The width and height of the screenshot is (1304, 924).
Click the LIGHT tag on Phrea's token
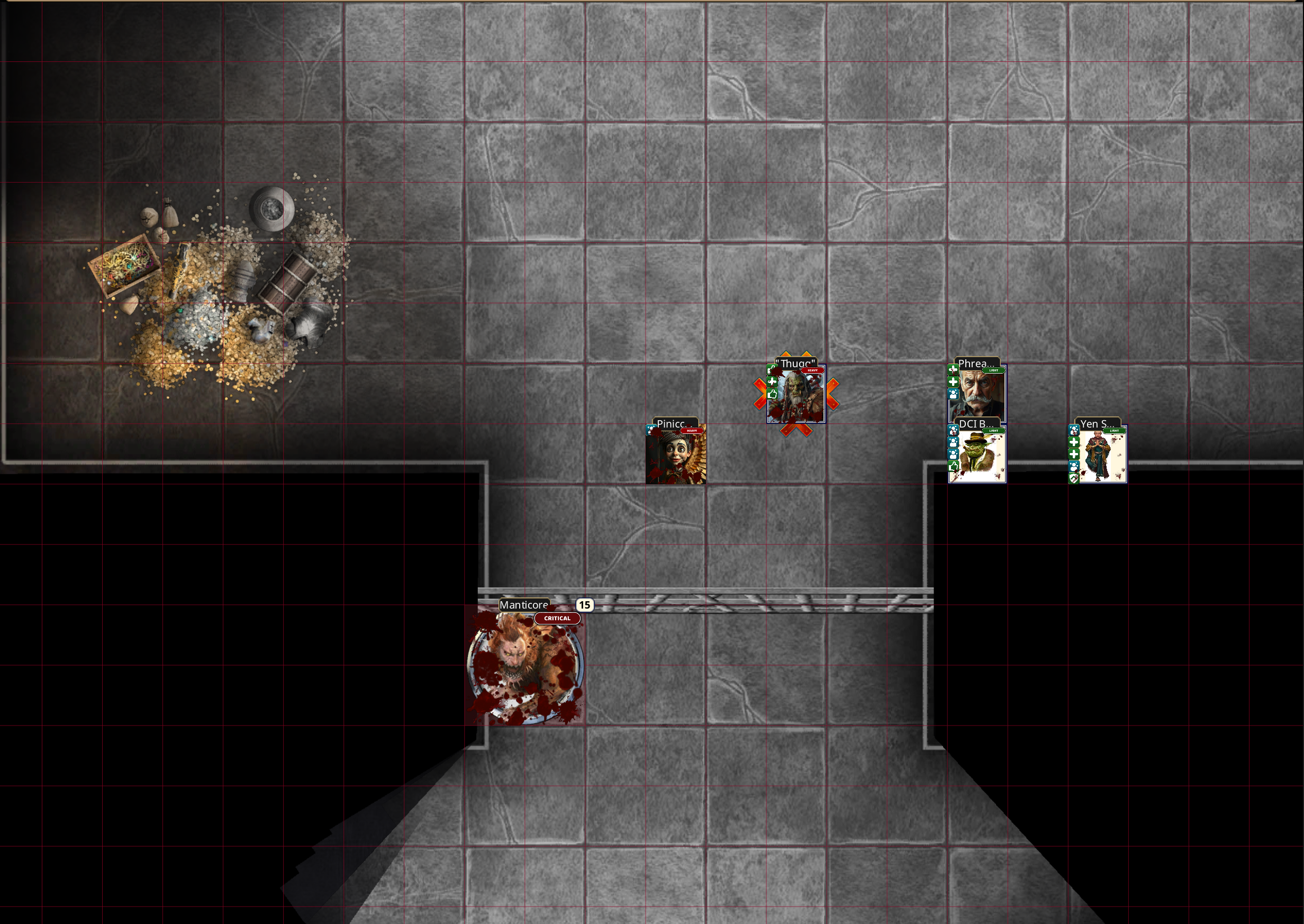(x=994, y=370)
